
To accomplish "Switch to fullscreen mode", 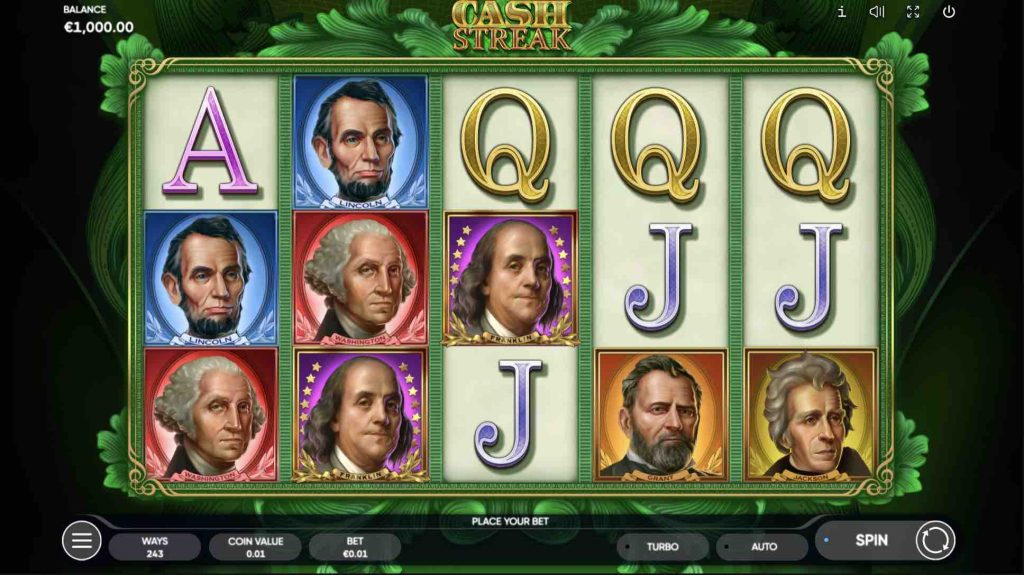I will click(913, 12).
